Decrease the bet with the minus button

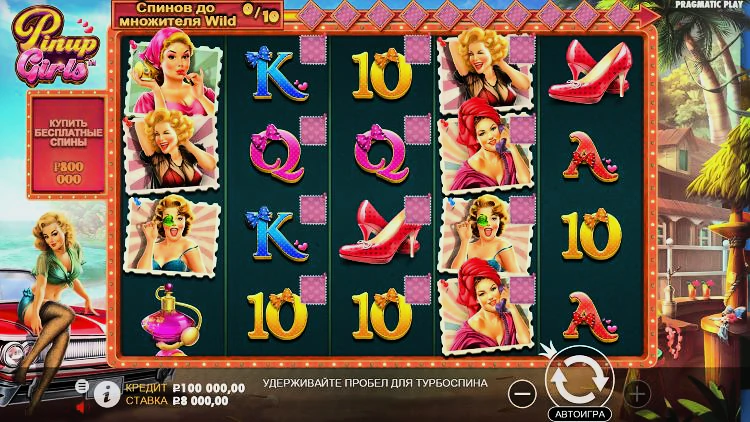tap(522, 393)
